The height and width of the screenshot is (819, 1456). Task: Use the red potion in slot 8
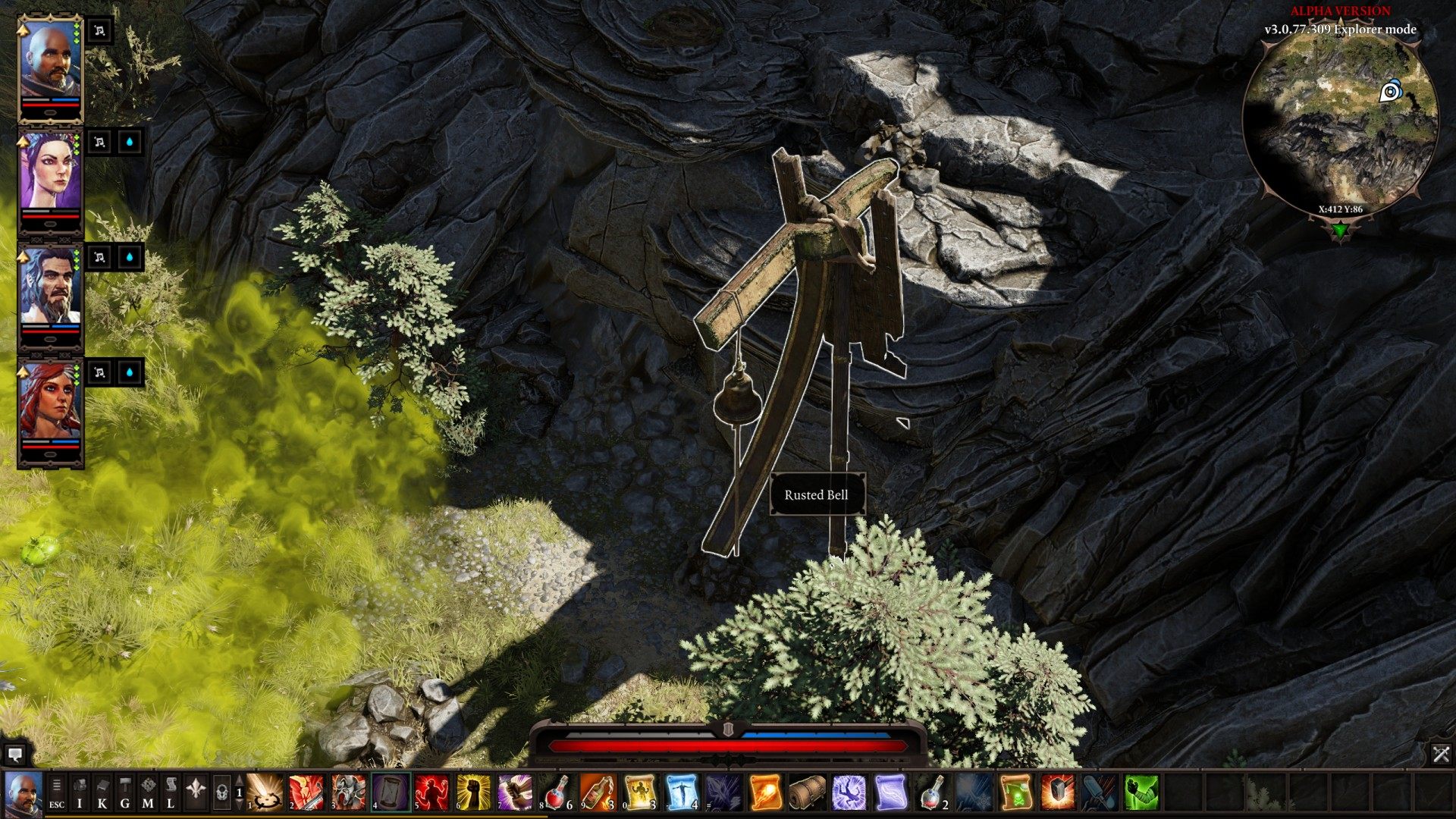(557, 792)
